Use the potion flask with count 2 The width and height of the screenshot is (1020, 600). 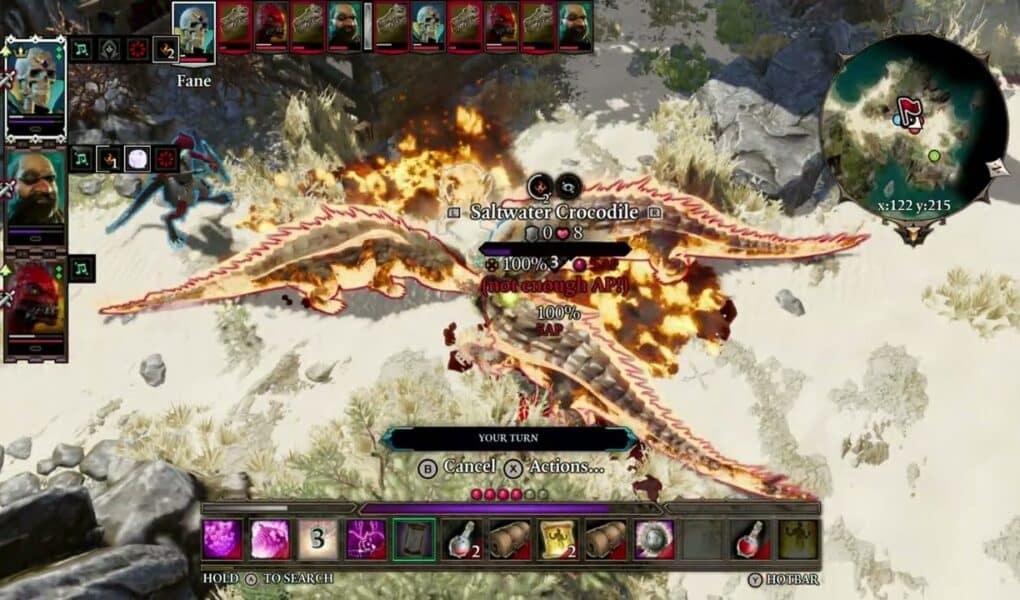click(462, 539)
